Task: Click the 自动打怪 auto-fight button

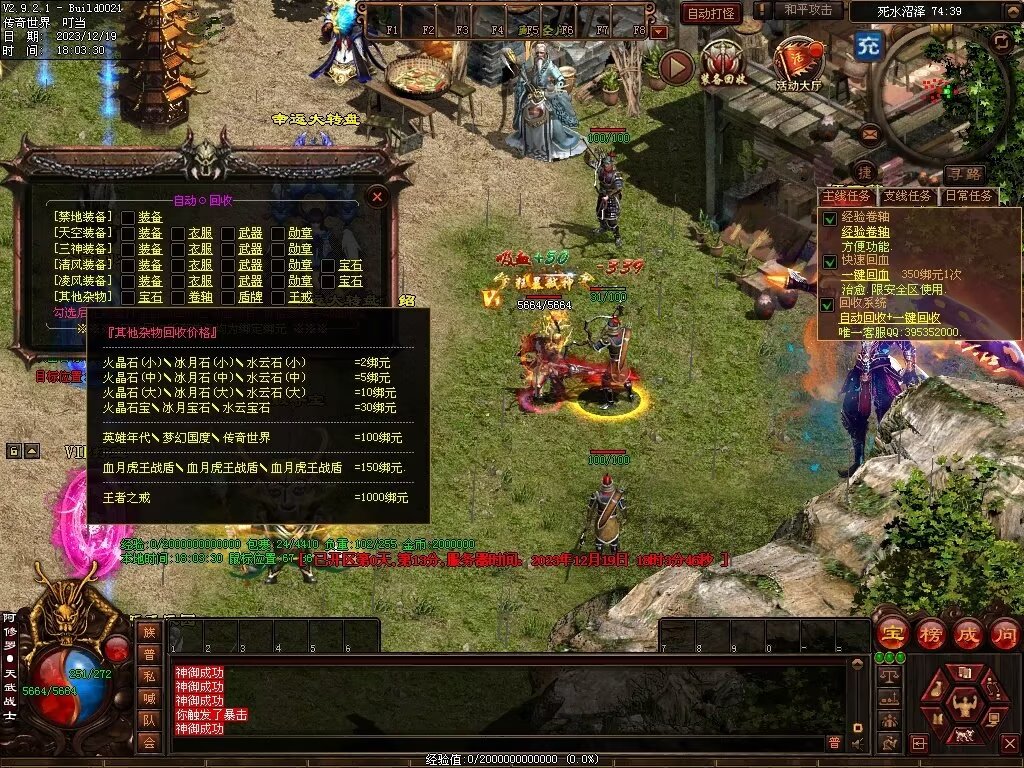Action: 711,13
